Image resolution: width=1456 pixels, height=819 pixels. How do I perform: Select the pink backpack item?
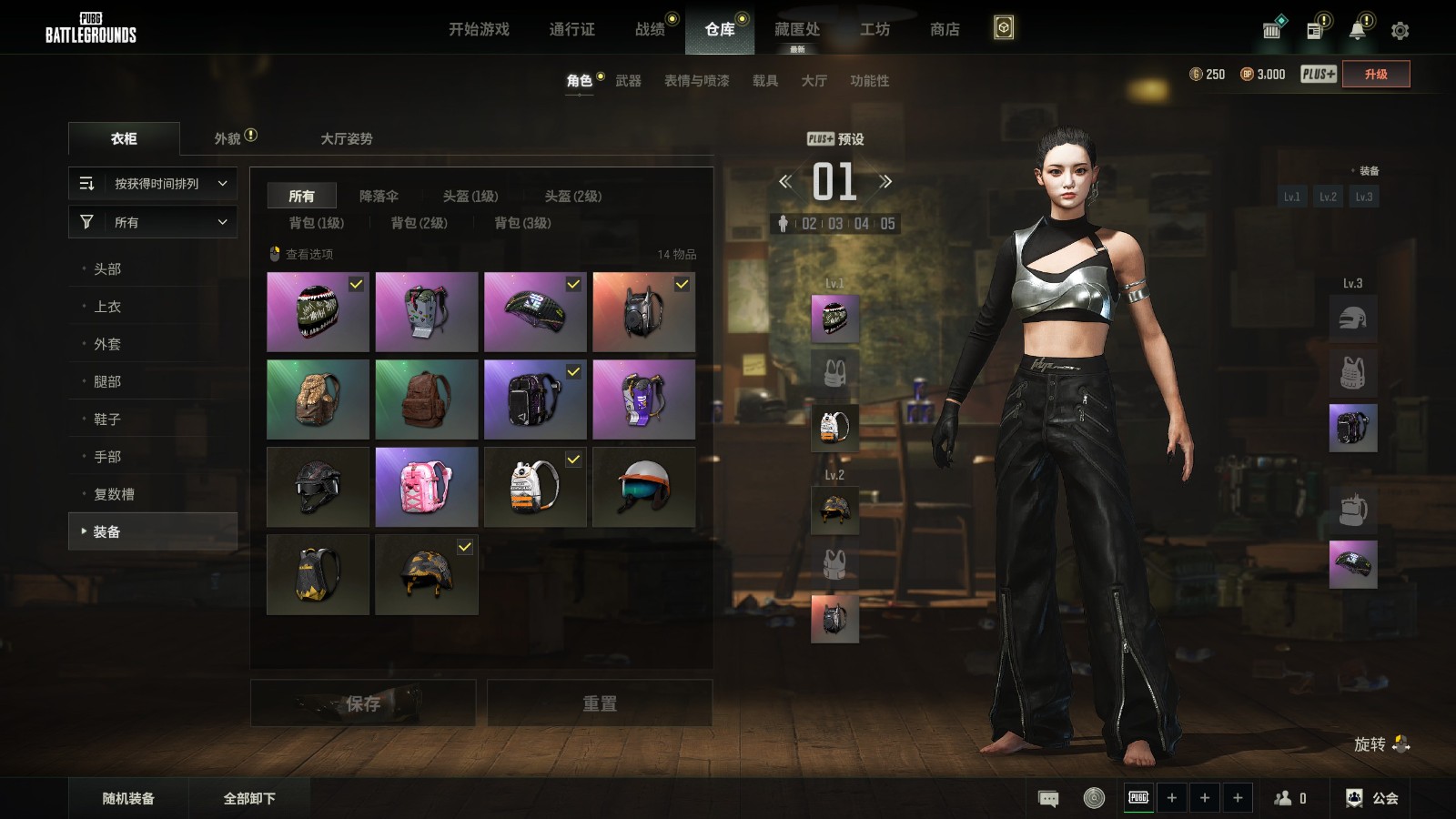click(x=427, y=487)
